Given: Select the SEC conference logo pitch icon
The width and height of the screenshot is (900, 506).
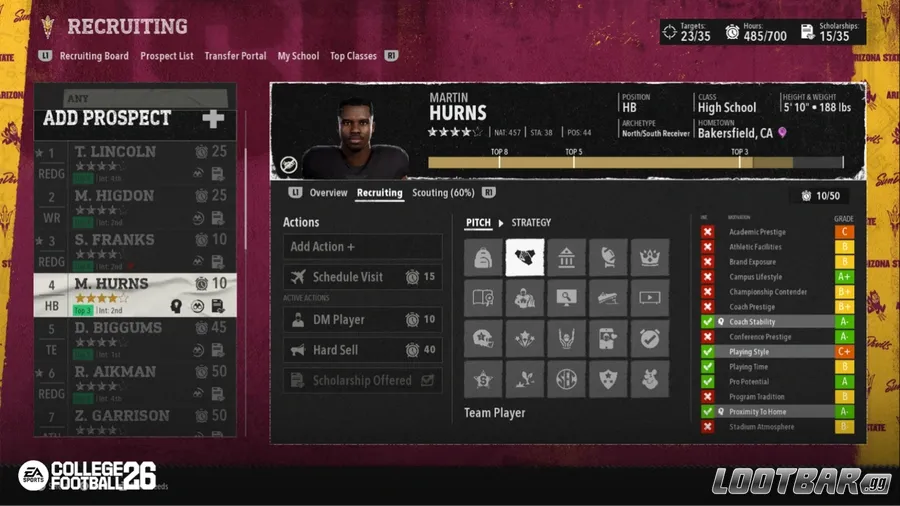Looking at the screenshot, I should tap(566, 380).
